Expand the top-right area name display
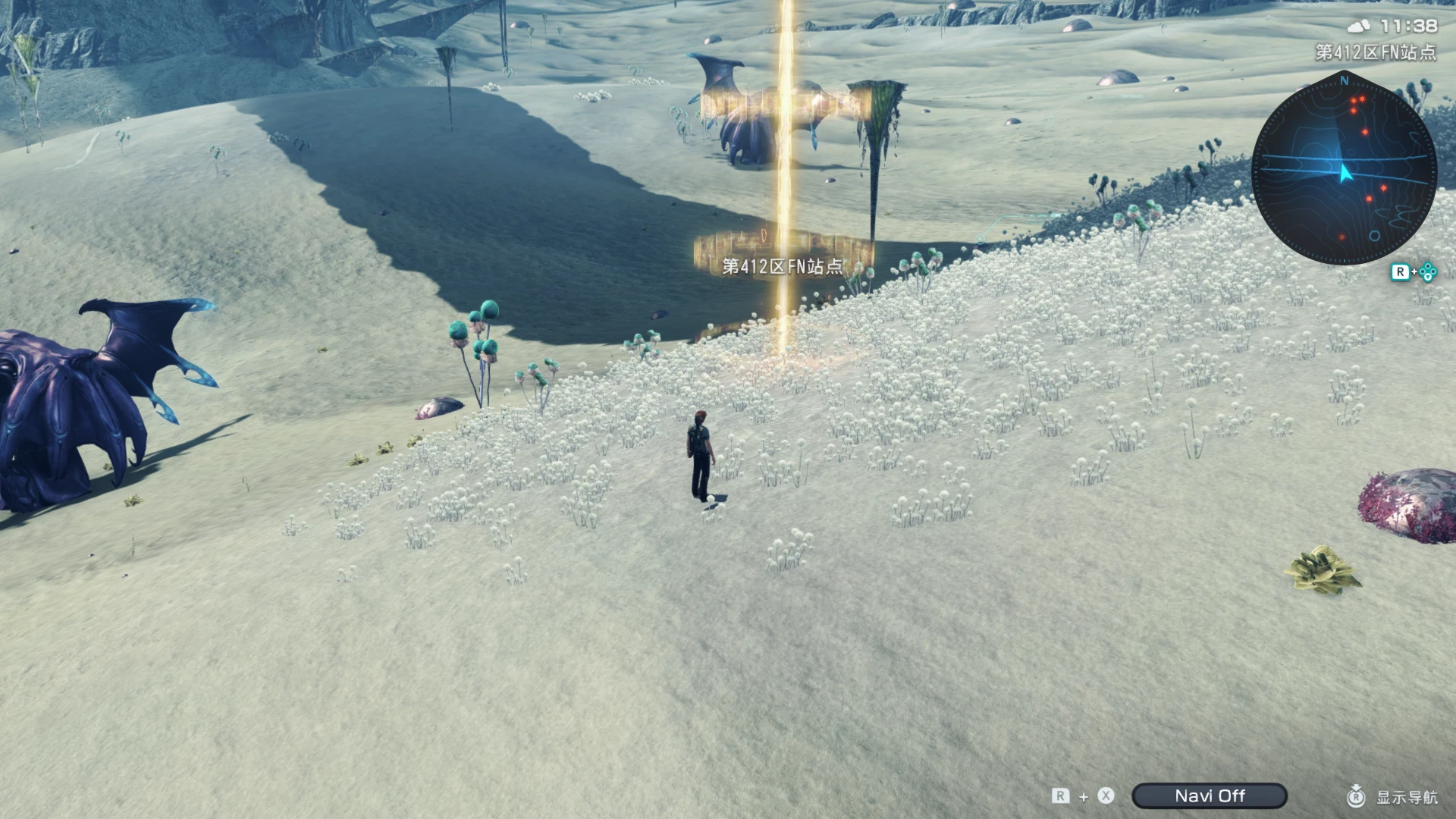 1376,52
